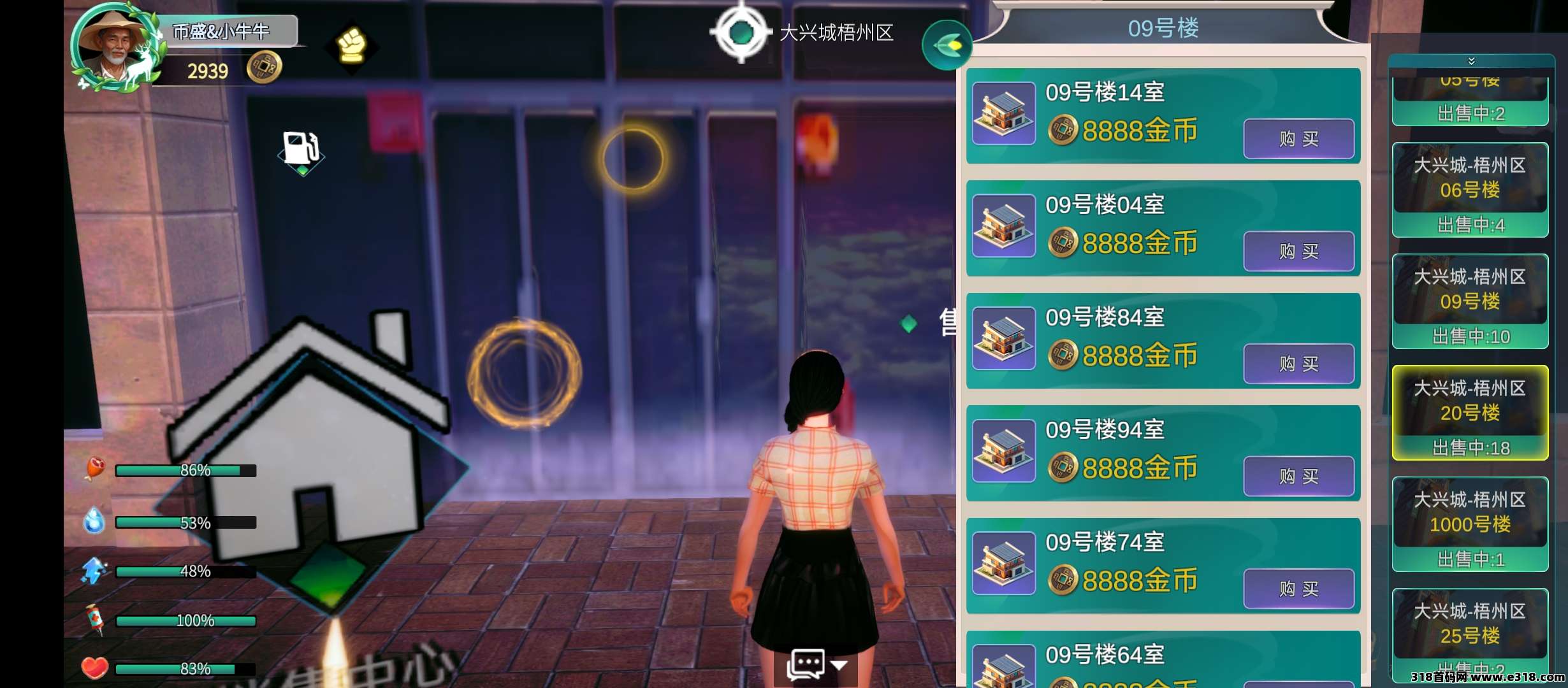Open chat via the speech bubble icon
Screen dimensions: 1568x688
807,664
